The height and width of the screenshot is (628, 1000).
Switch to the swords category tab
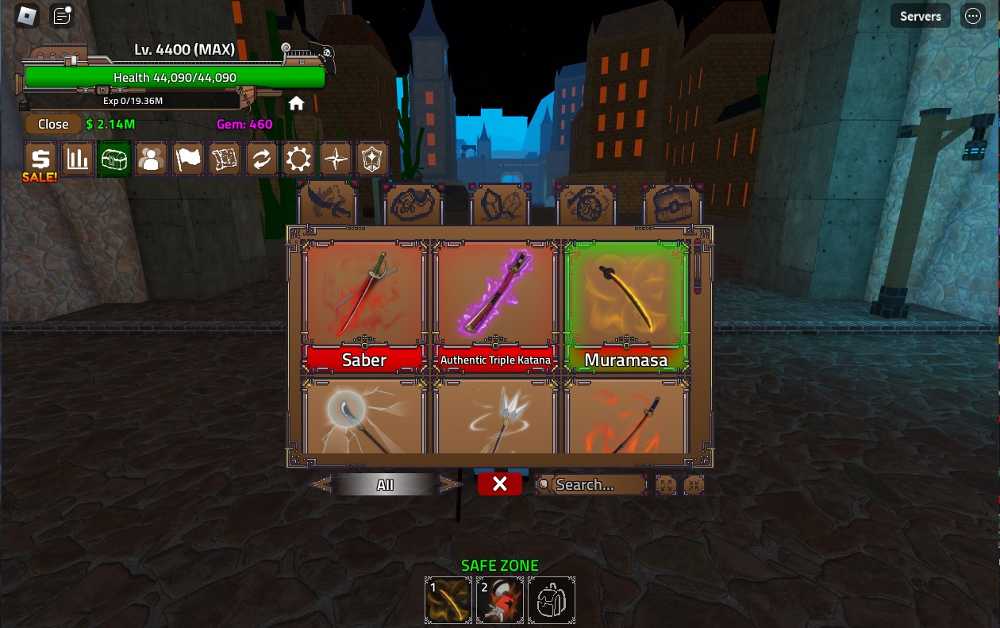[x=329, y=203]
